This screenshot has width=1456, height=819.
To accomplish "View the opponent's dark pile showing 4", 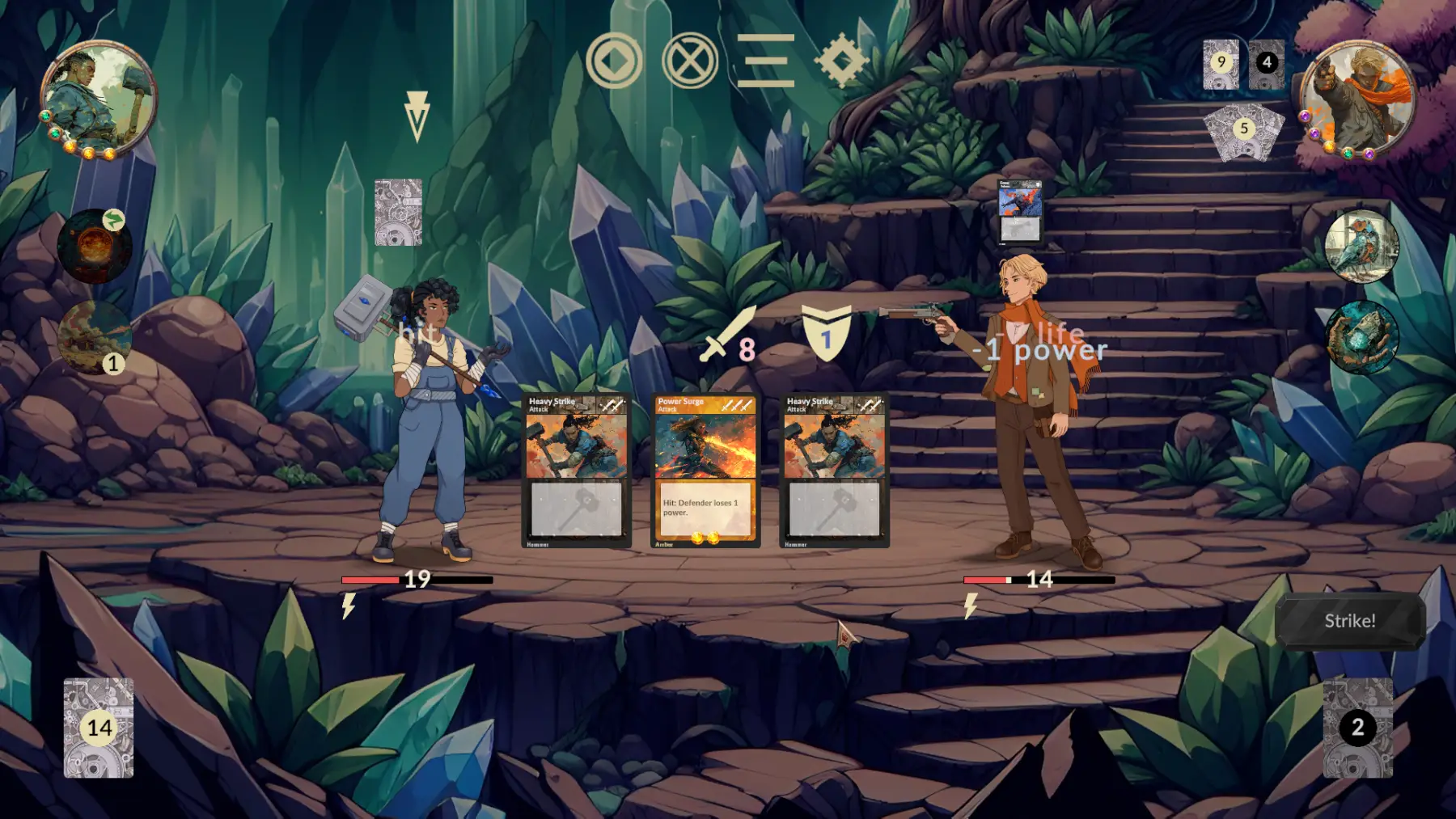I will coord(1267,63).
